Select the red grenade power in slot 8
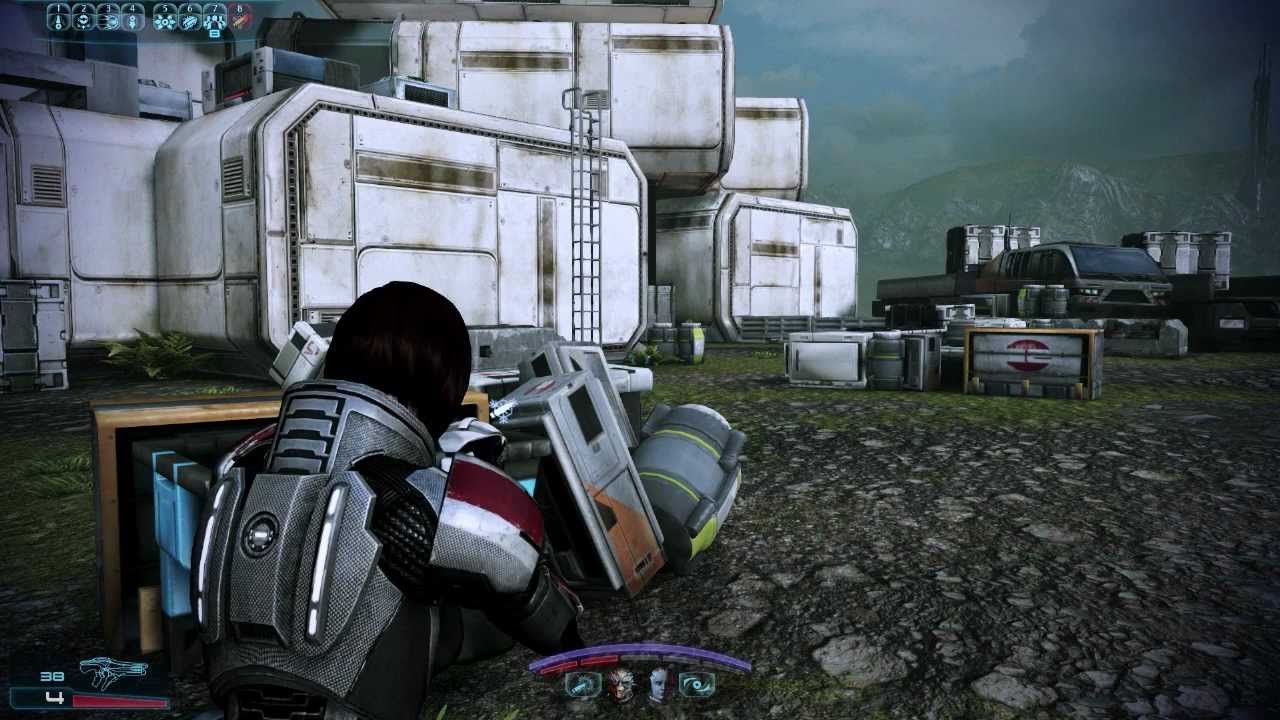Screen dimensions: 1280x720 click(240, 21)
